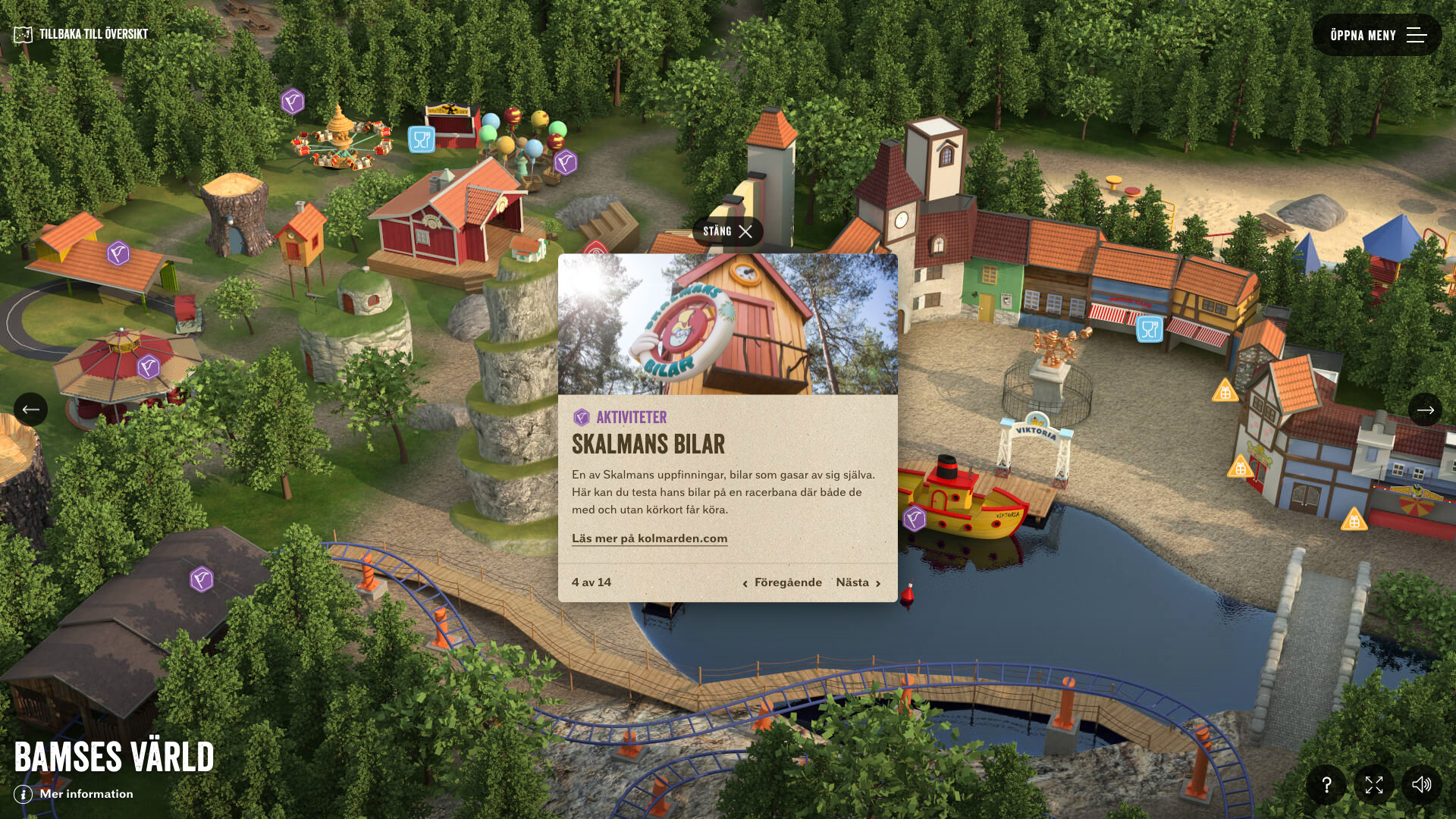Screen dimensions: 1456x819
Task: Select the activity marker on the dark-roofed station
Action: 202,579
